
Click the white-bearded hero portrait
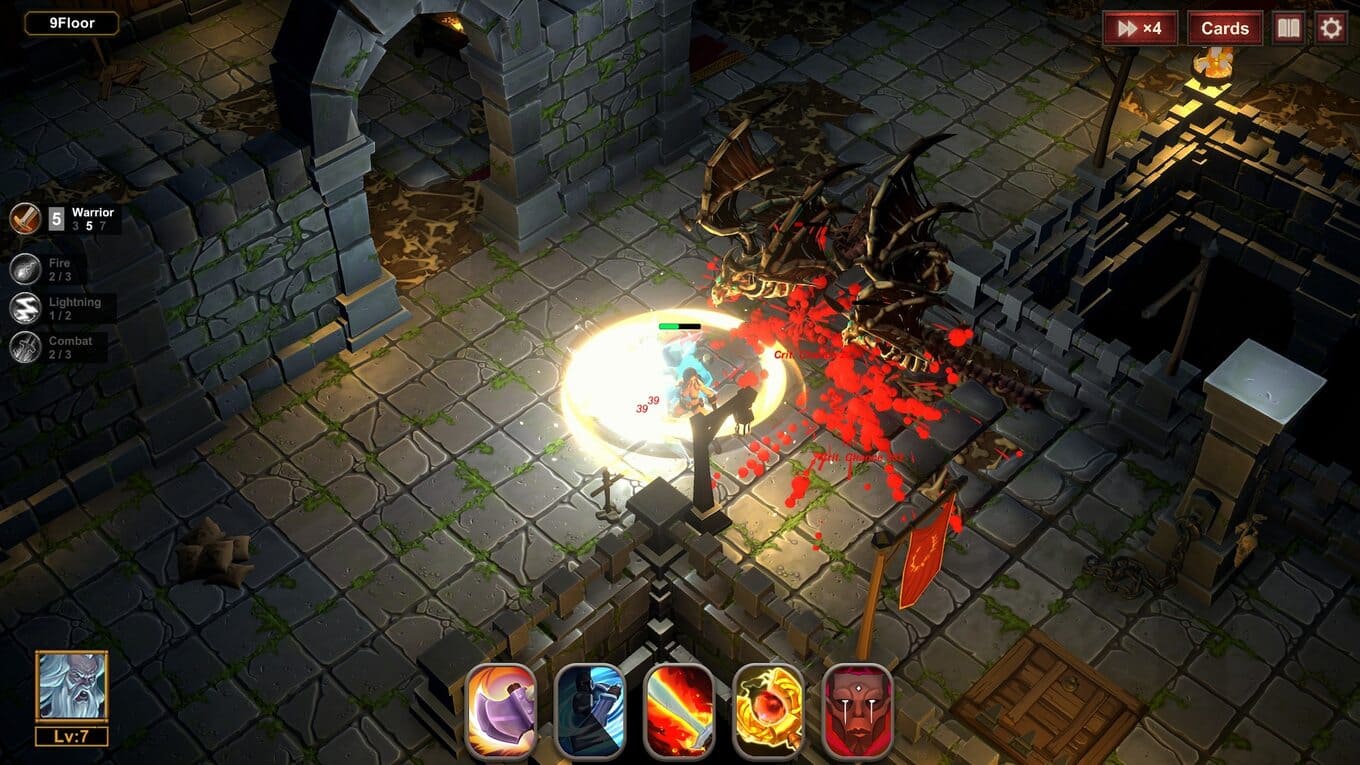tap(71, 686)
